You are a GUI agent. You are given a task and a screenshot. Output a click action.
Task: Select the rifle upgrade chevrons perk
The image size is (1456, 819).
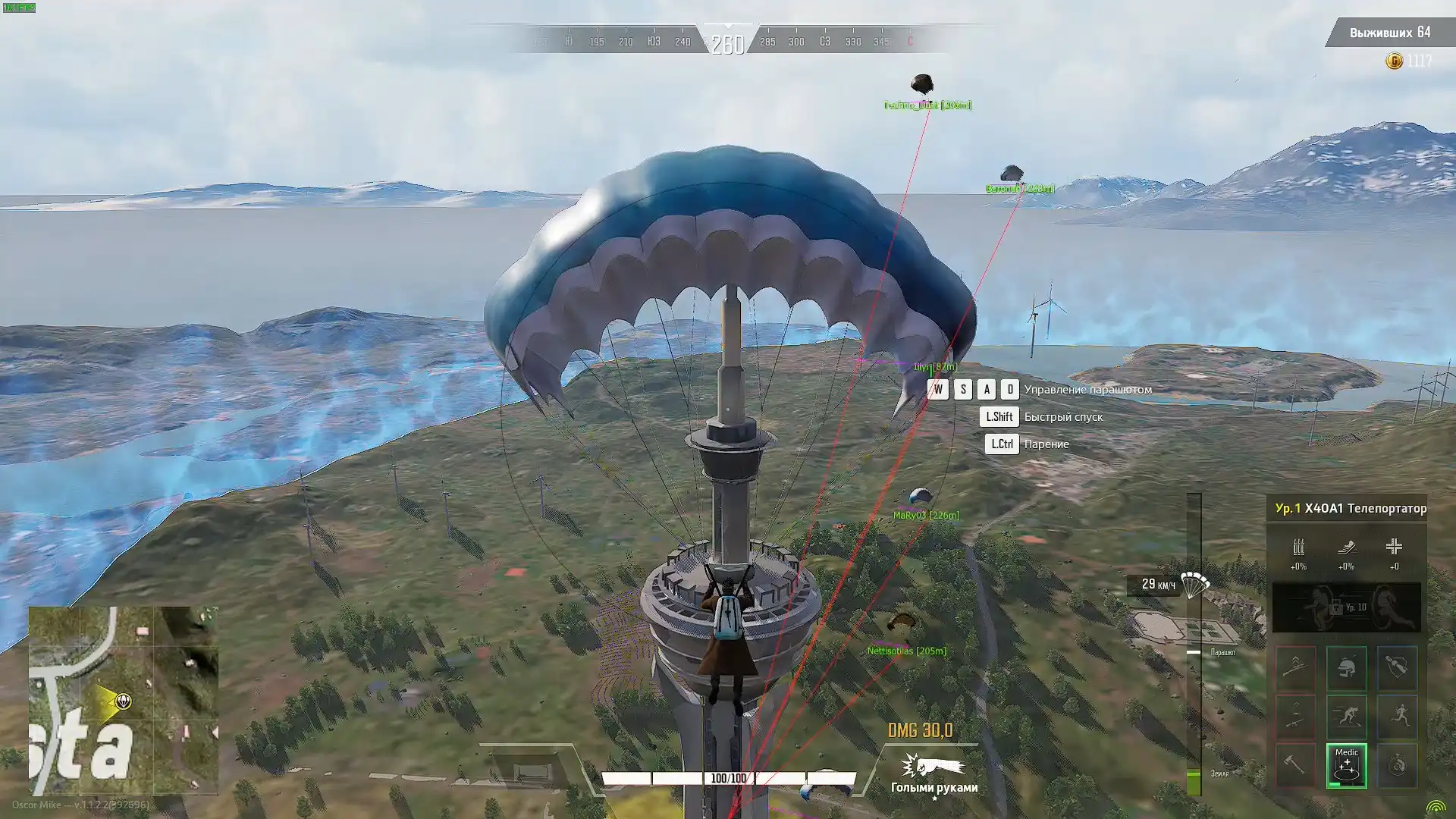tap(1295, 668)
